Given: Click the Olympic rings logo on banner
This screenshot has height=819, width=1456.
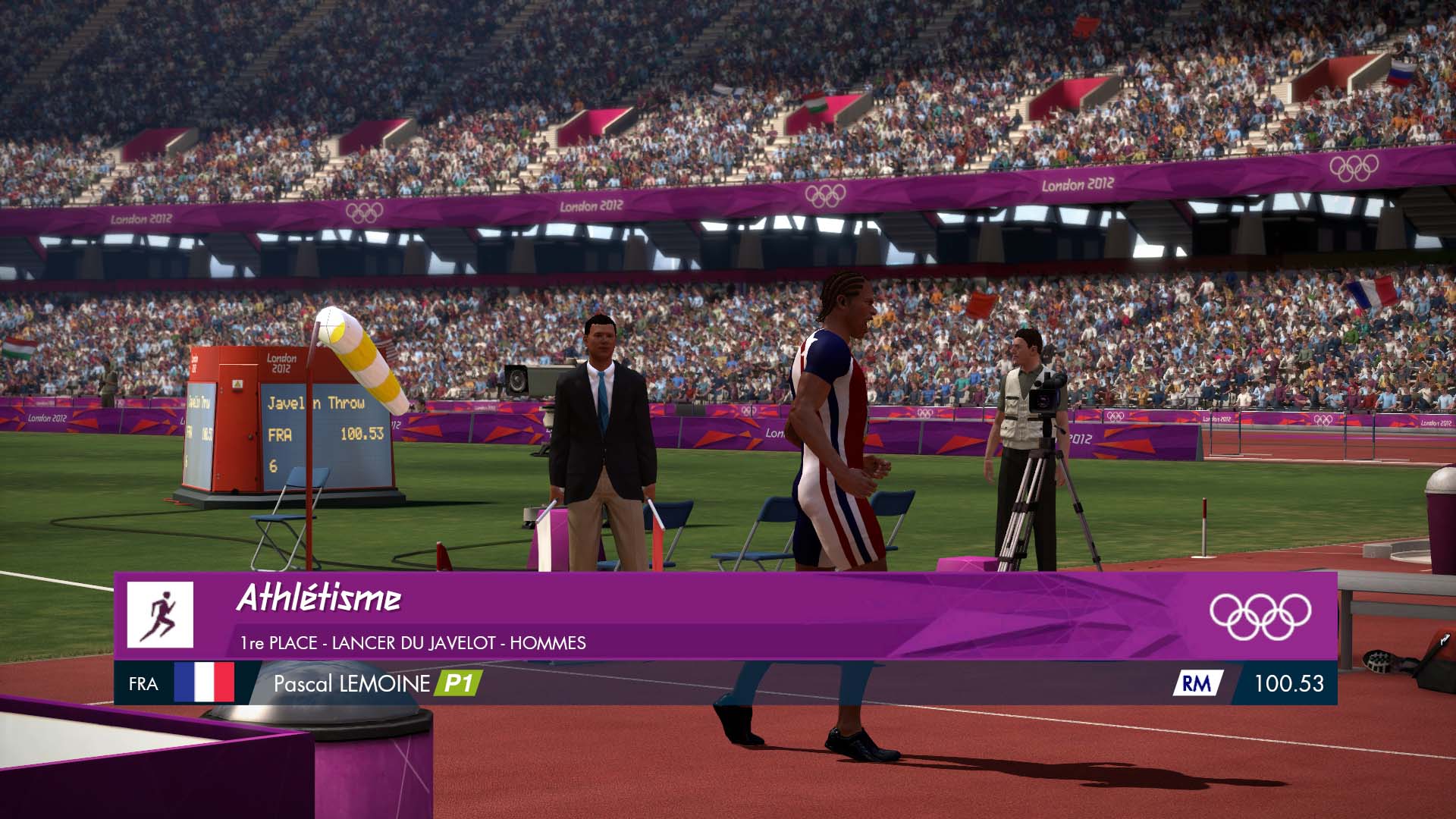Looking at the screenshot, I should 1260,616.
